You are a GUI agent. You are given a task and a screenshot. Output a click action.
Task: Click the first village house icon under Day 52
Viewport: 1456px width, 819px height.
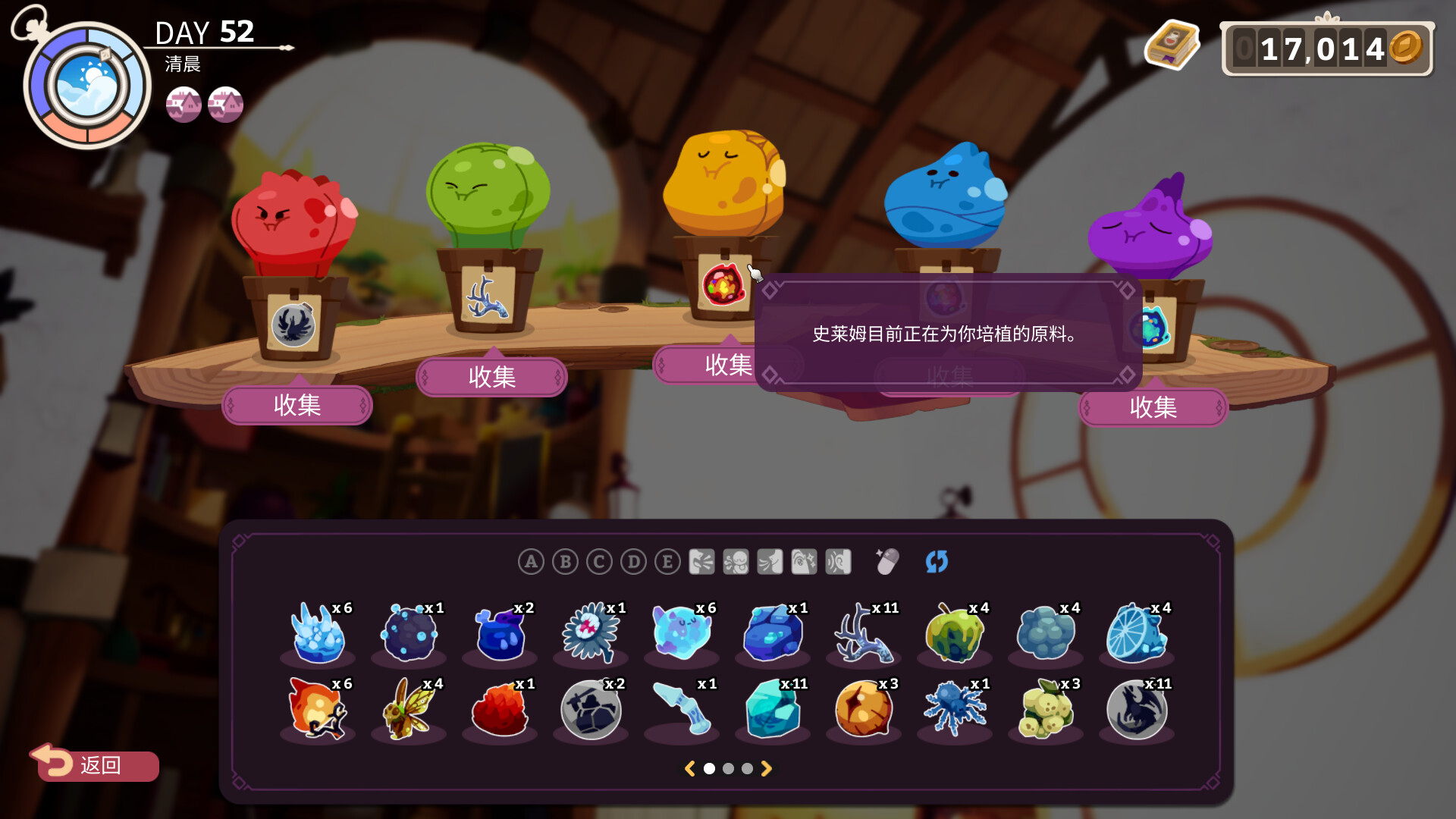click(184, 104)
